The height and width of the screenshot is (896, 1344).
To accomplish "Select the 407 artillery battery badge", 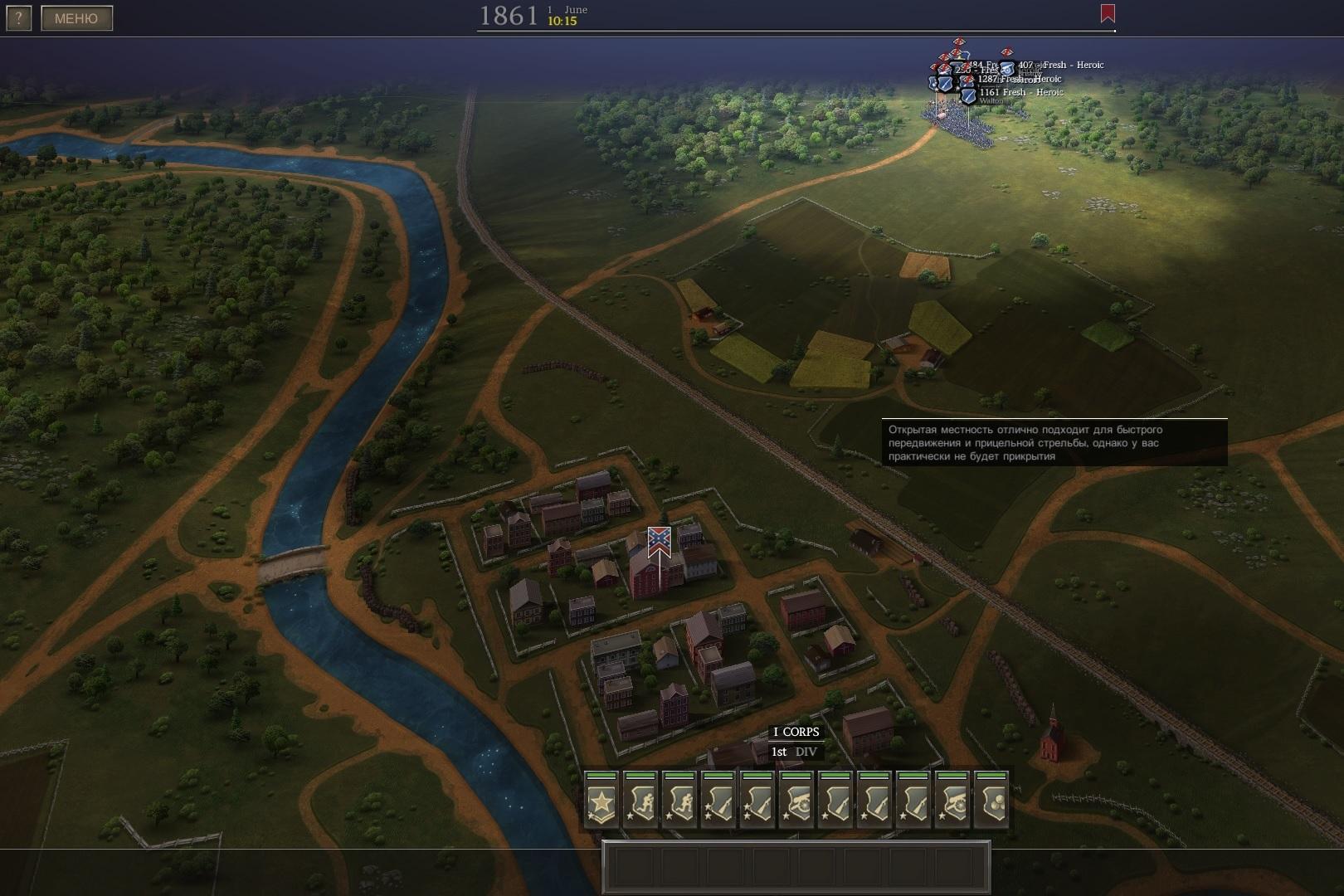I will (x=1007, y=68).
